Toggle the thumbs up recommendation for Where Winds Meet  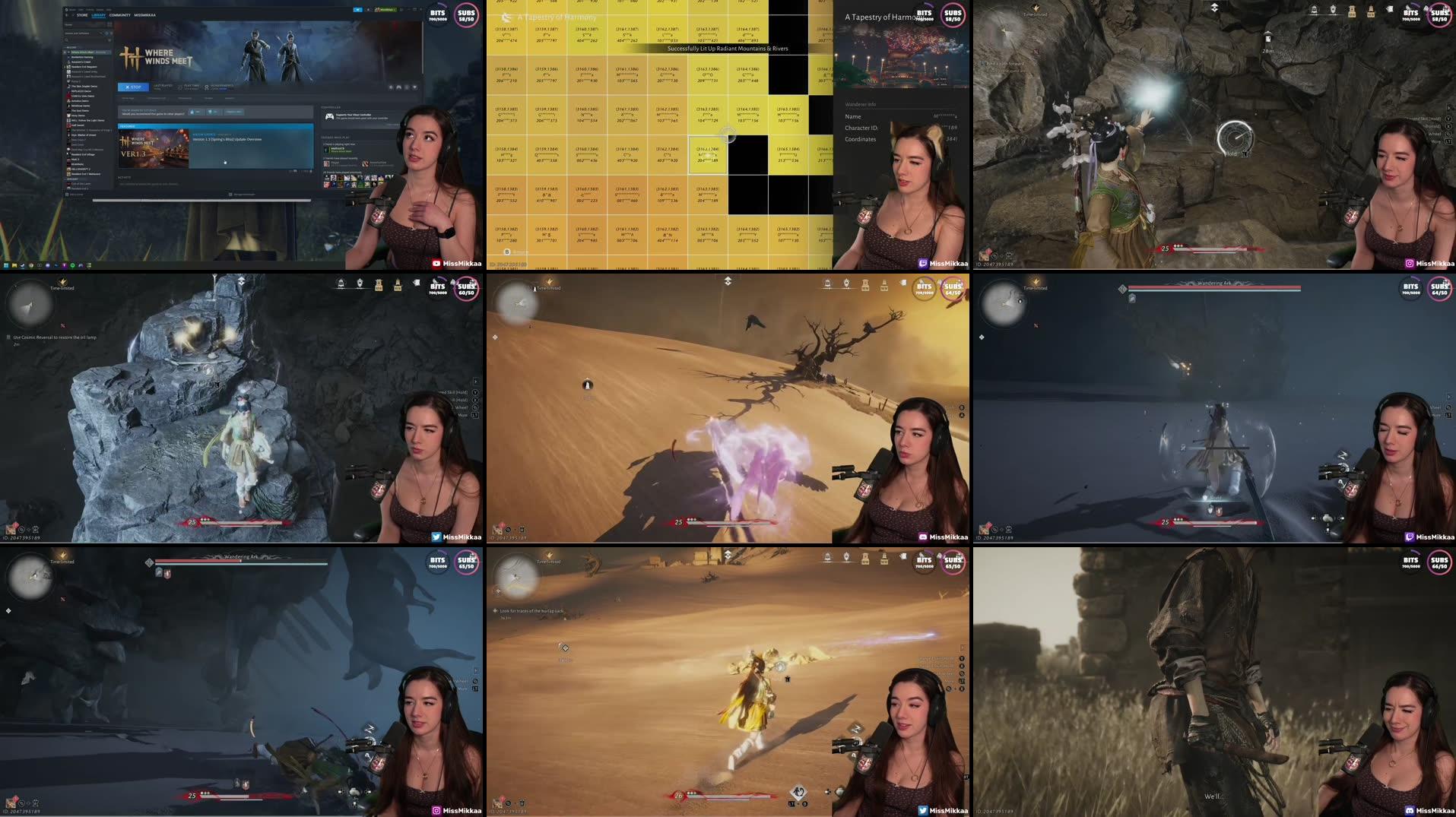pos(192,112)
